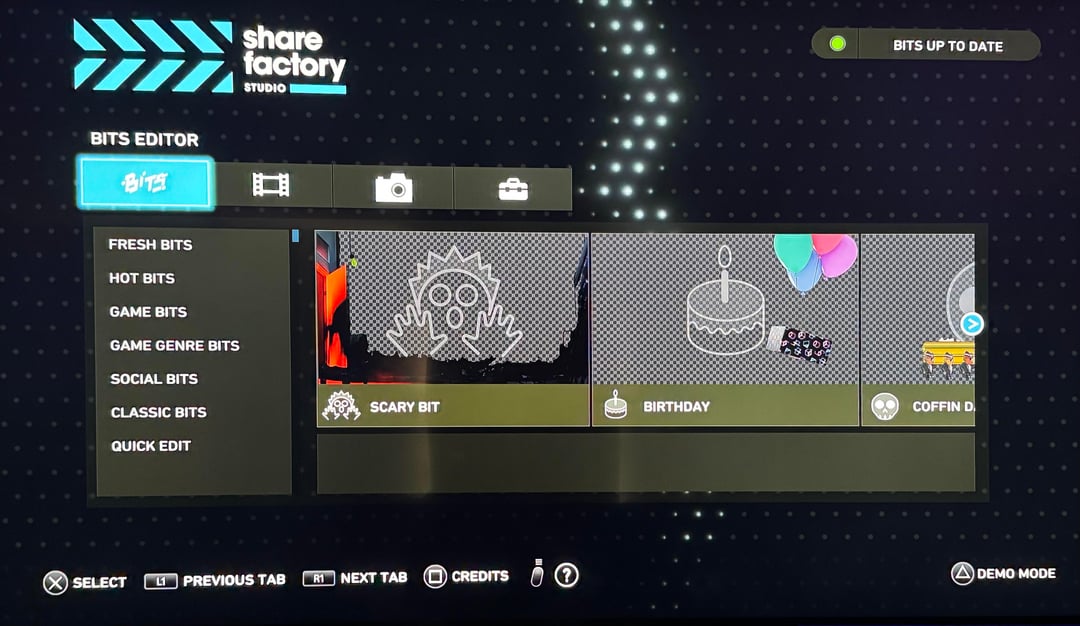The width and height of the screenshot is (1080, 626).
Task: Choose the Hot Bits category
Action: (x=142, y=278)
